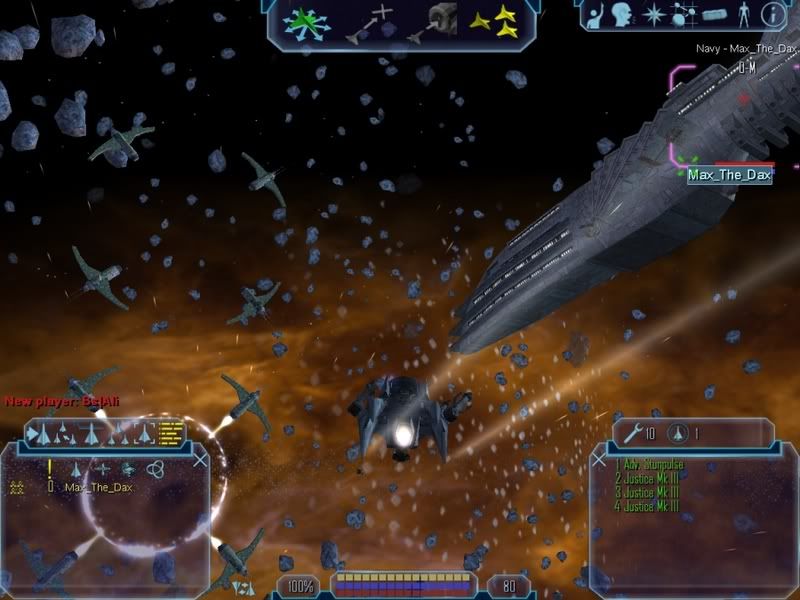Use the shield battery ship icon
The image size is (800, 600).
pyautogui.click(x=678, y=433)
